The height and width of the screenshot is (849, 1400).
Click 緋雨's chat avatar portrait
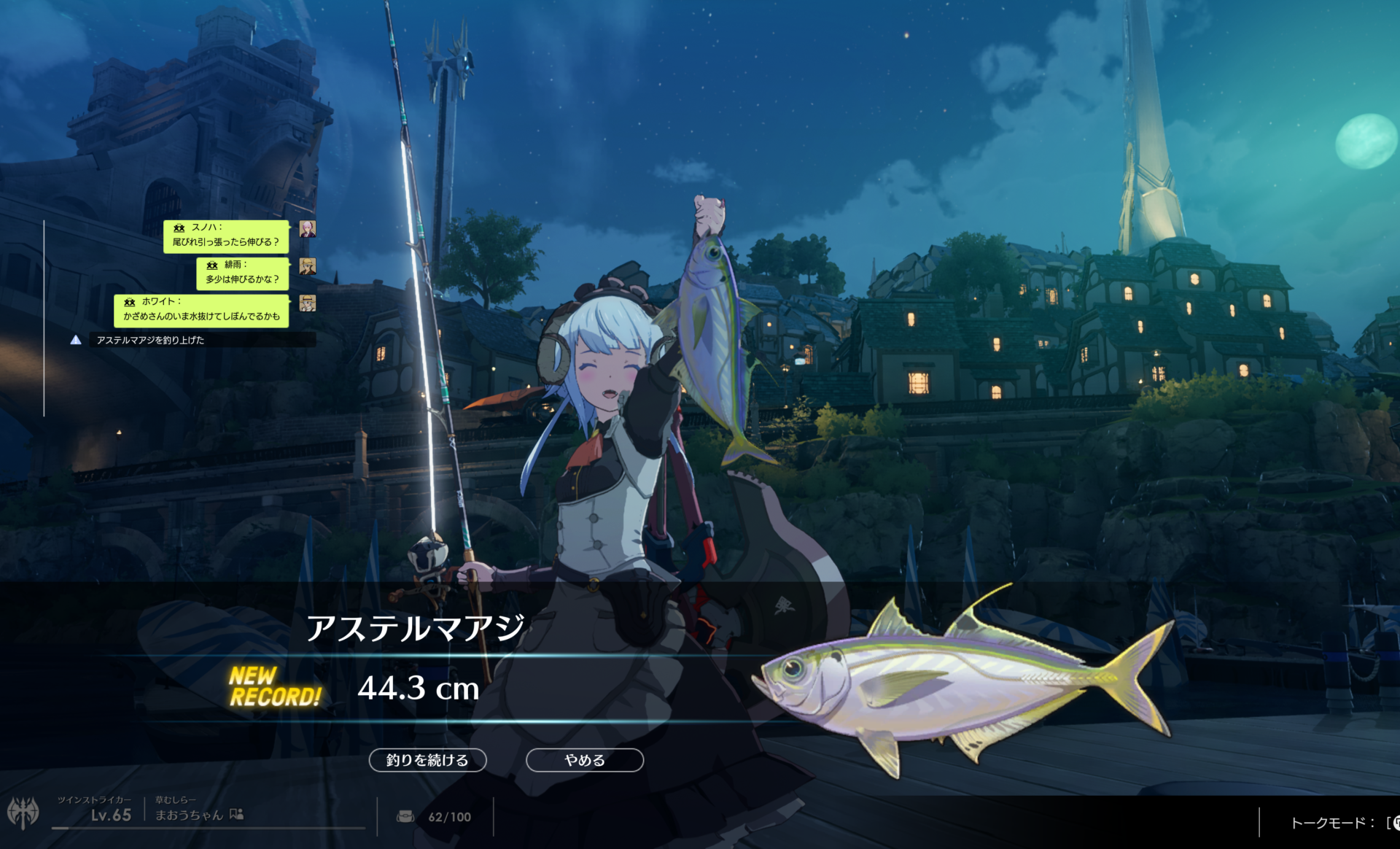pos(308,266)
